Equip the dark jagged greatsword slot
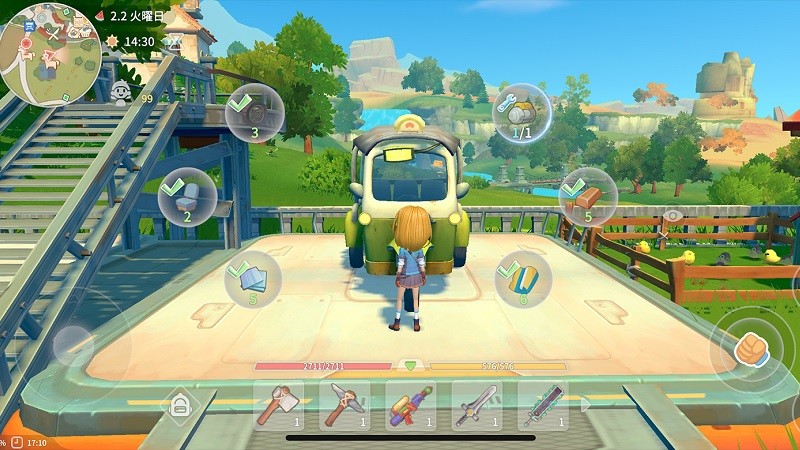The image size is (800, 450). tap(543, 405)
